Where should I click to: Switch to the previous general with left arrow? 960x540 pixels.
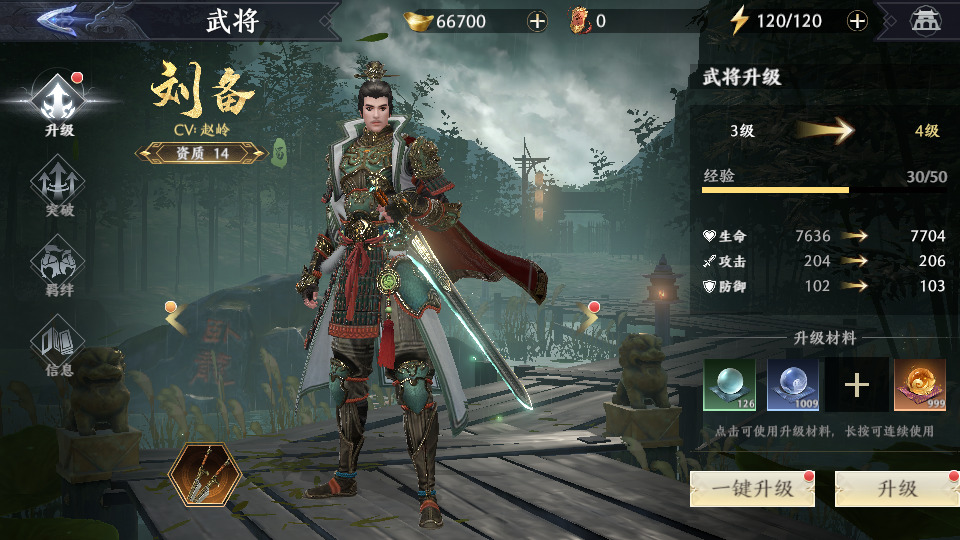[x=176, y=317]
